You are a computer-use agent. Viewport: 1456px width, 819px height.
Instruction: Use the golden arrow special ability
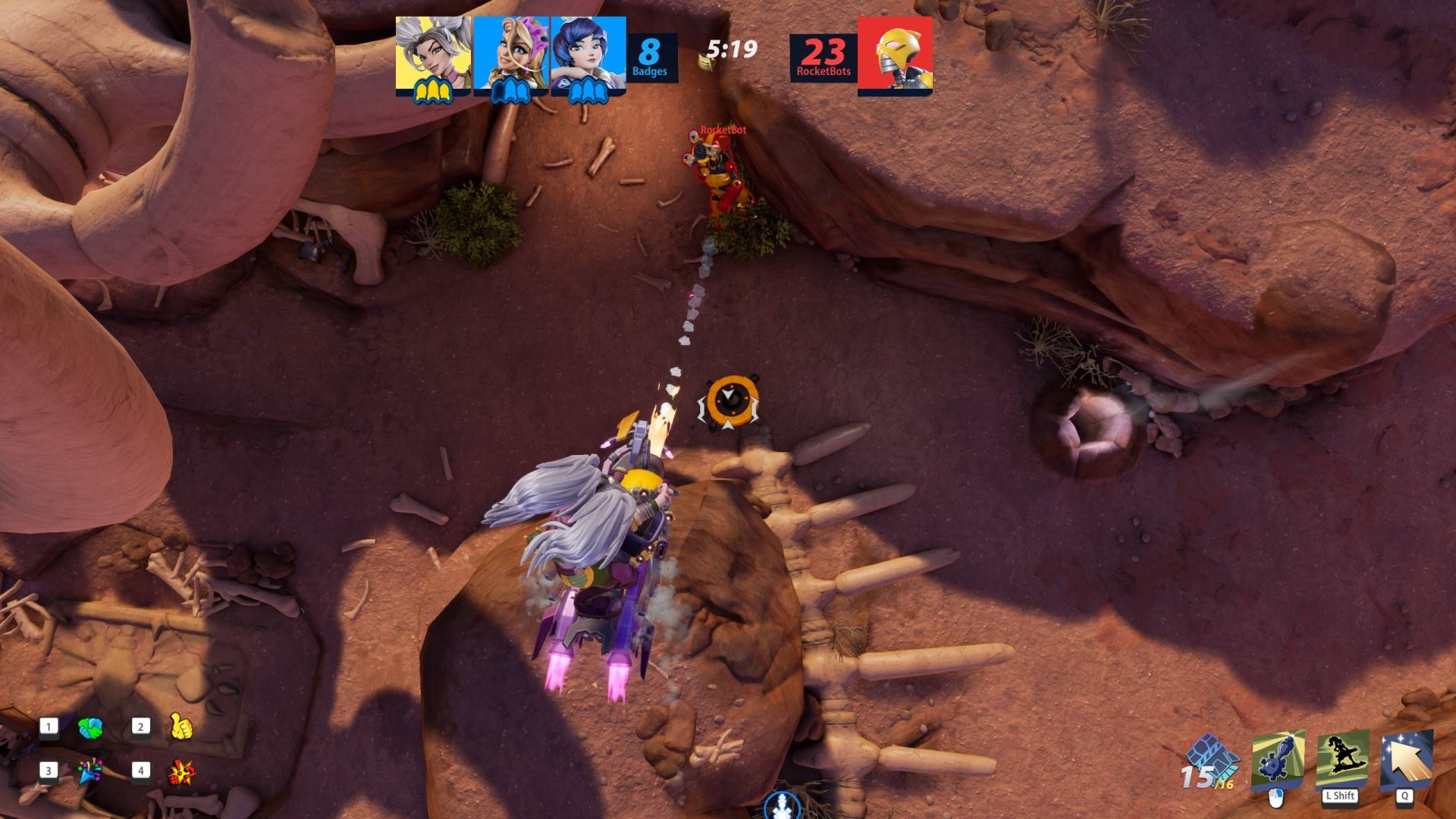coord(1407,759)
